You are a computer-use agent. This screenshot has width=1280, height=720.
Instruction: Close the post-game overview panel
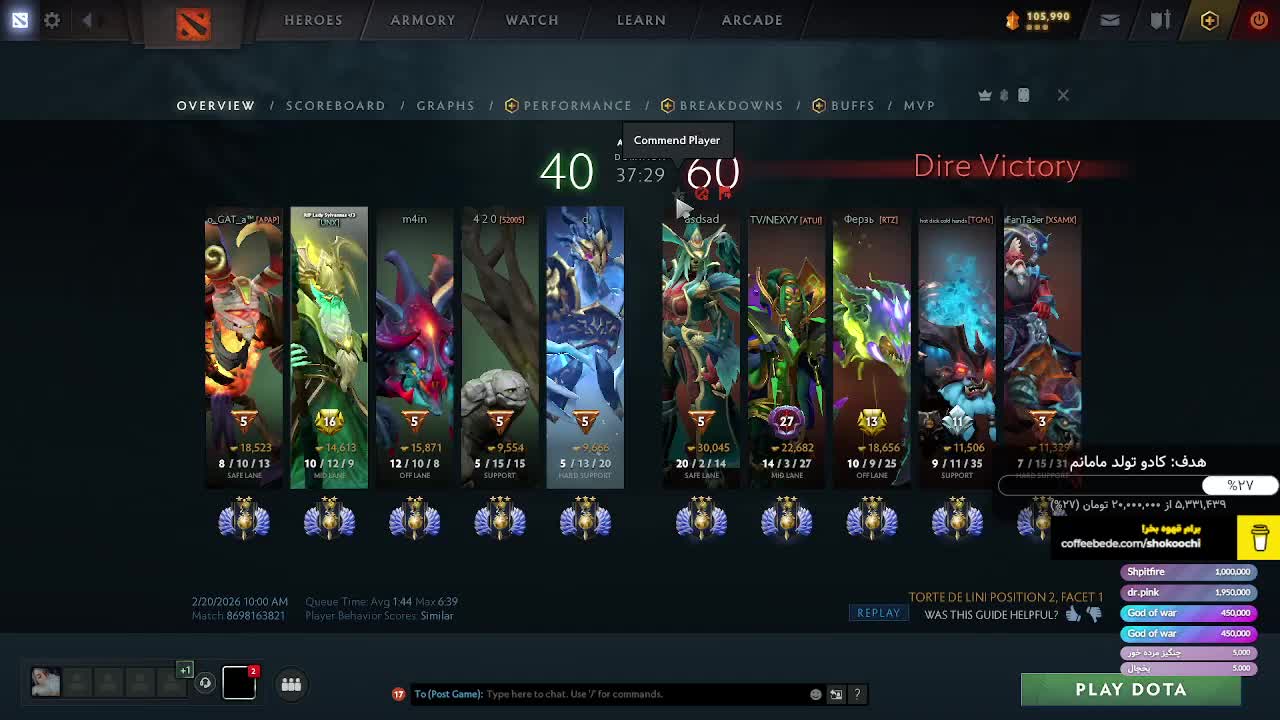[1063, 95]
